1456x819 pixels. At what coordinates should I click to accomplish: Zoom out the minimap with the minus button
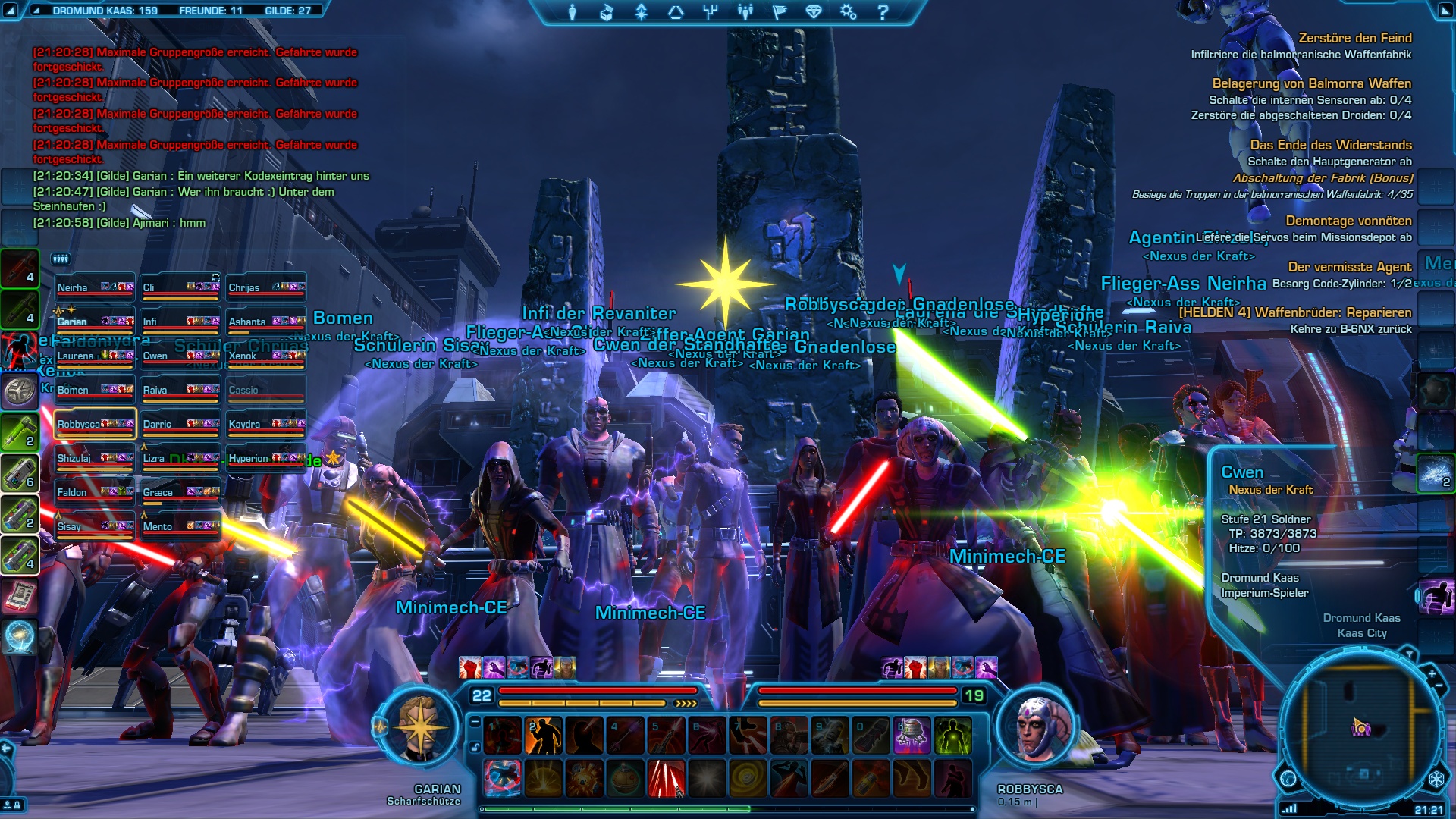pyautogui.click(x=1439, y=686)
